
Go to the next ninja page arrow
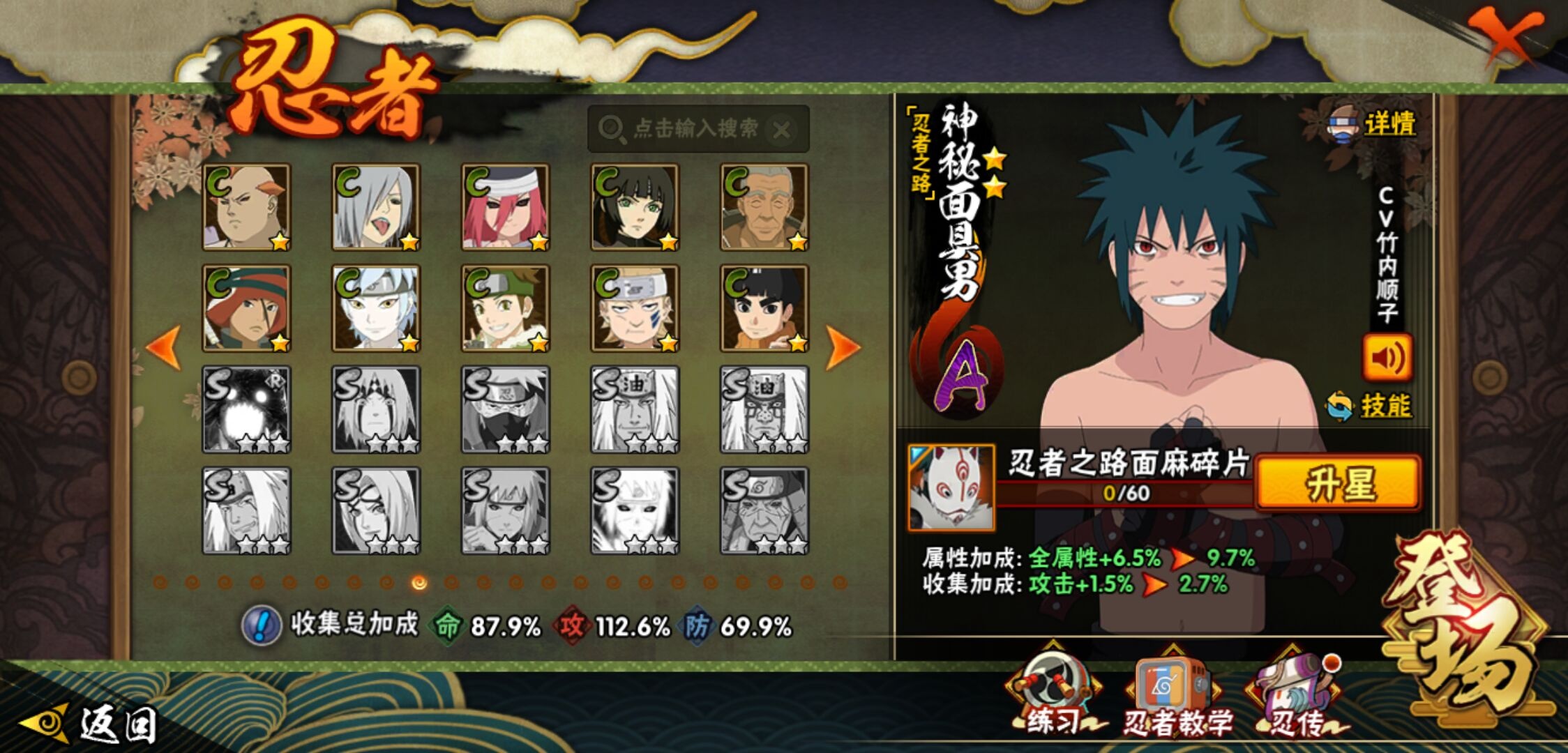point(843,347)
